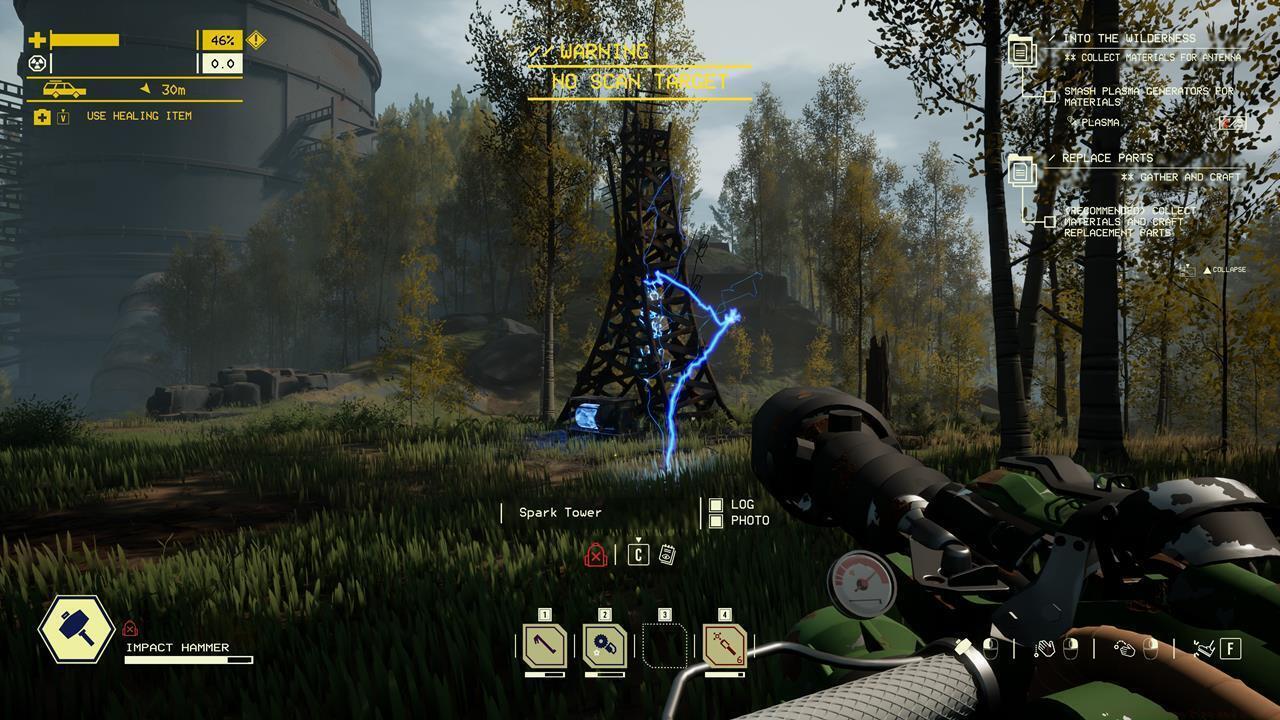
Task: Click the red crossed-out backpack icon
Action: pos(596,555)
